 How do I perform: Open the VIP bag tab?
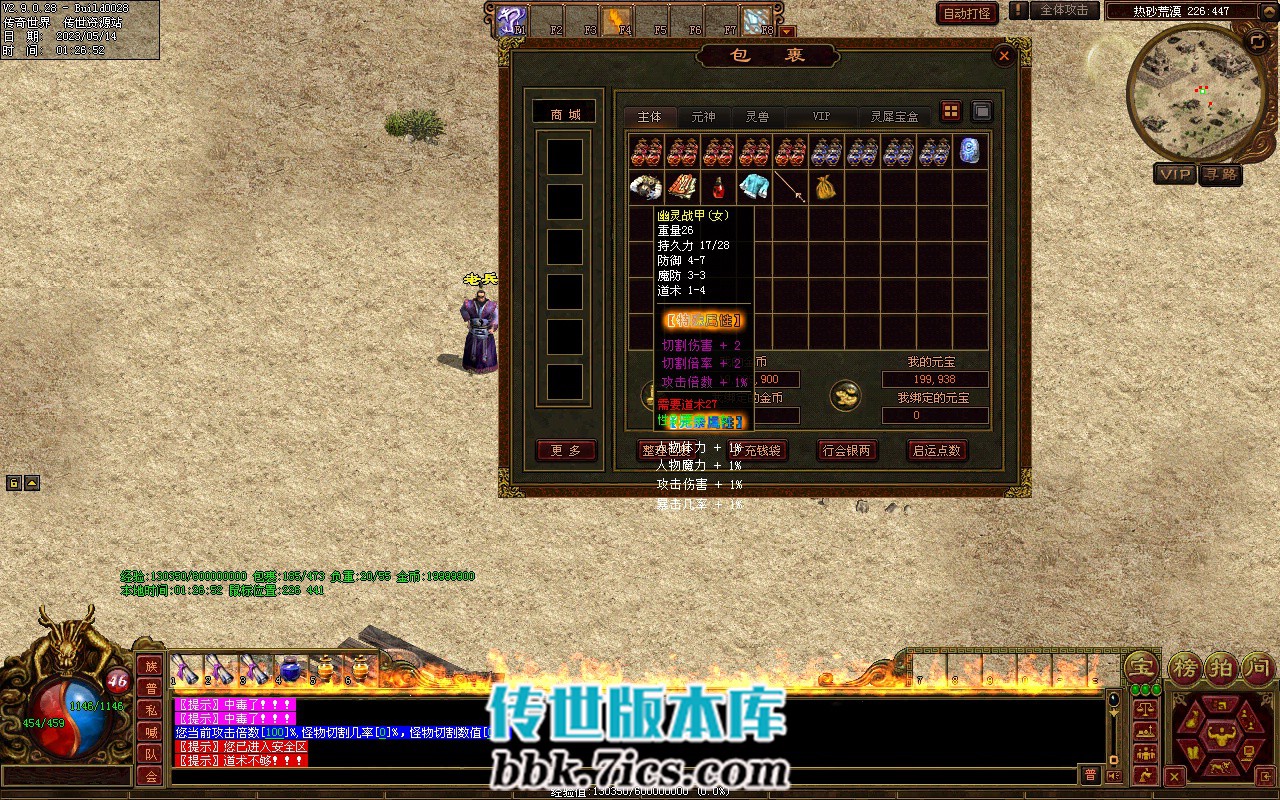click(x=821, y=117)
